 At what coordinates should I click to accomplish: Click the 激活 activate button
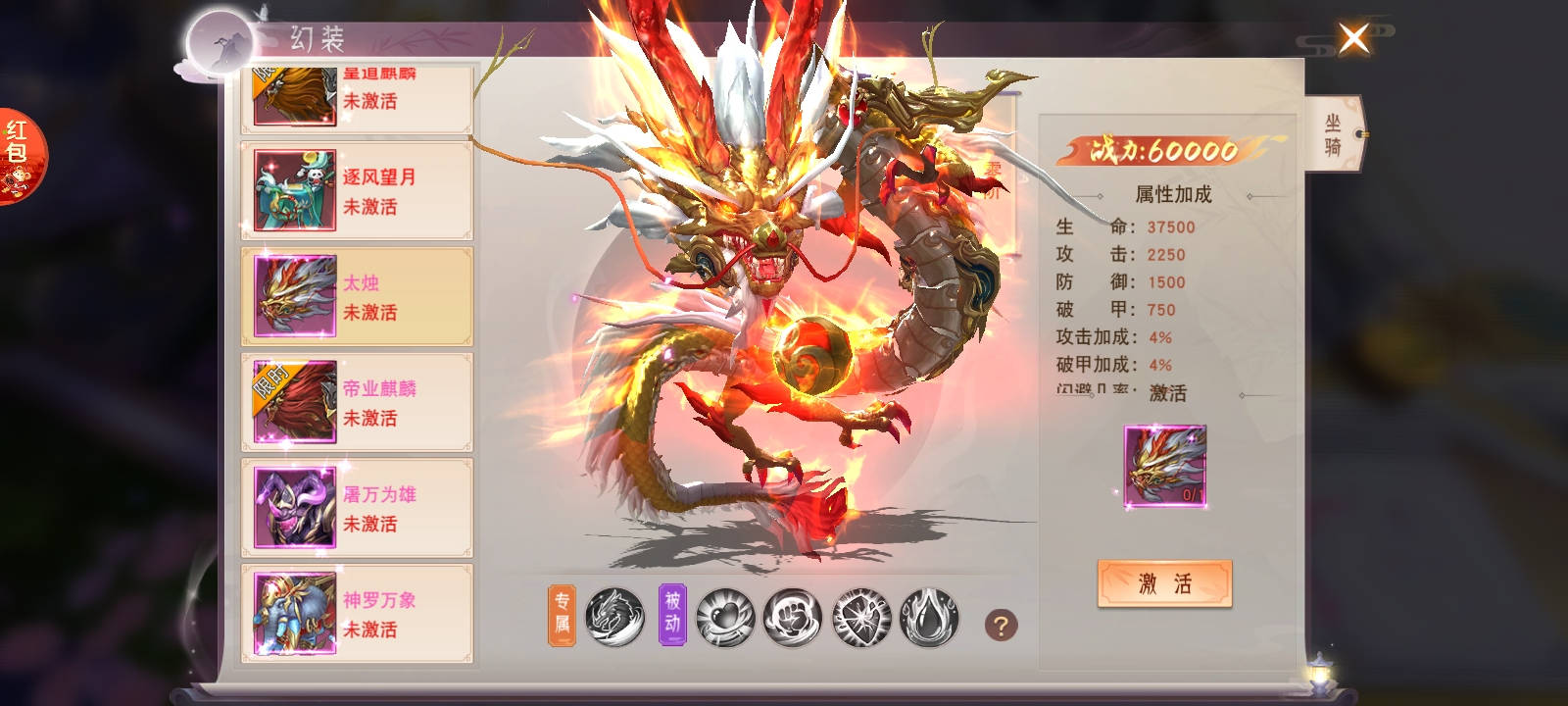[1164, 584]
